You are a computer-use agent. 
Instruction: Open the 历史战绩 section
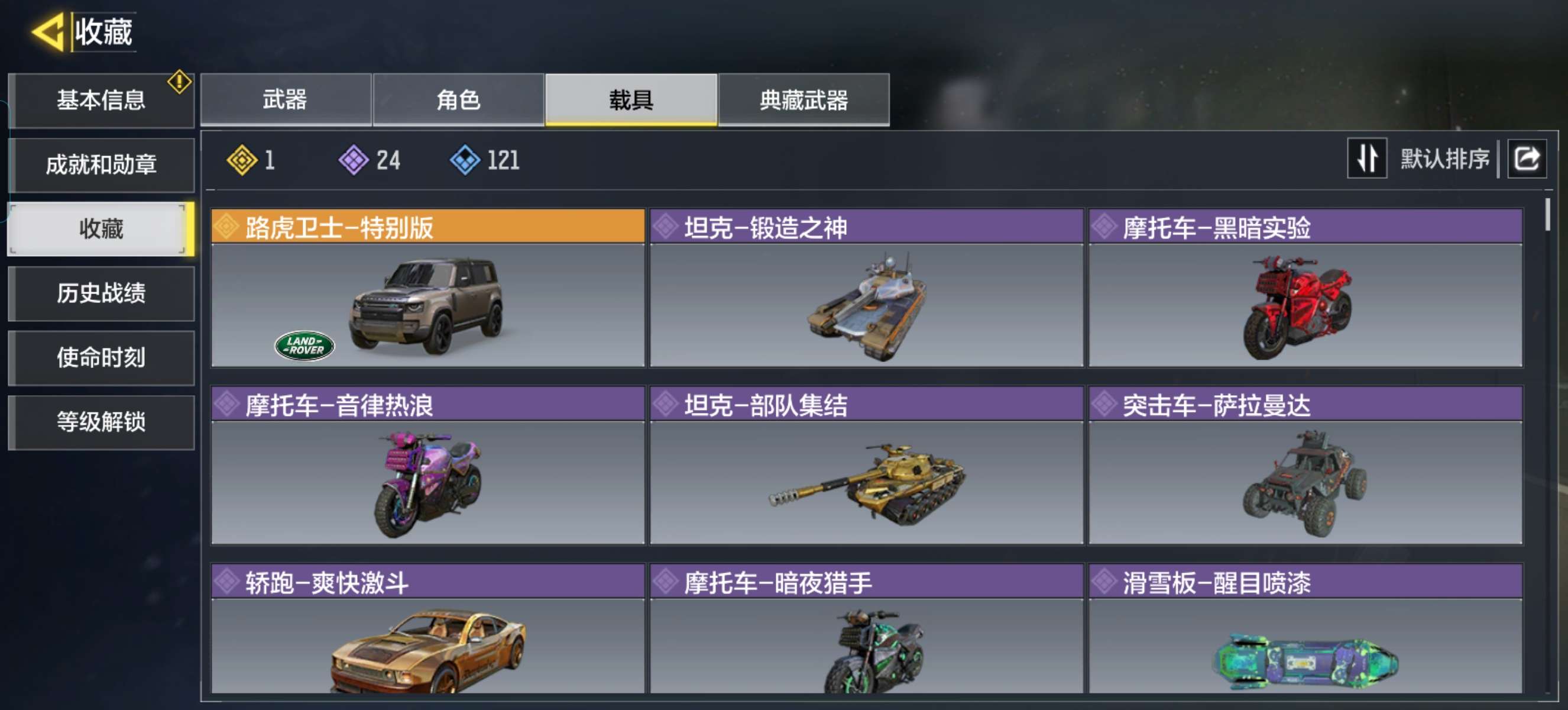101,293
